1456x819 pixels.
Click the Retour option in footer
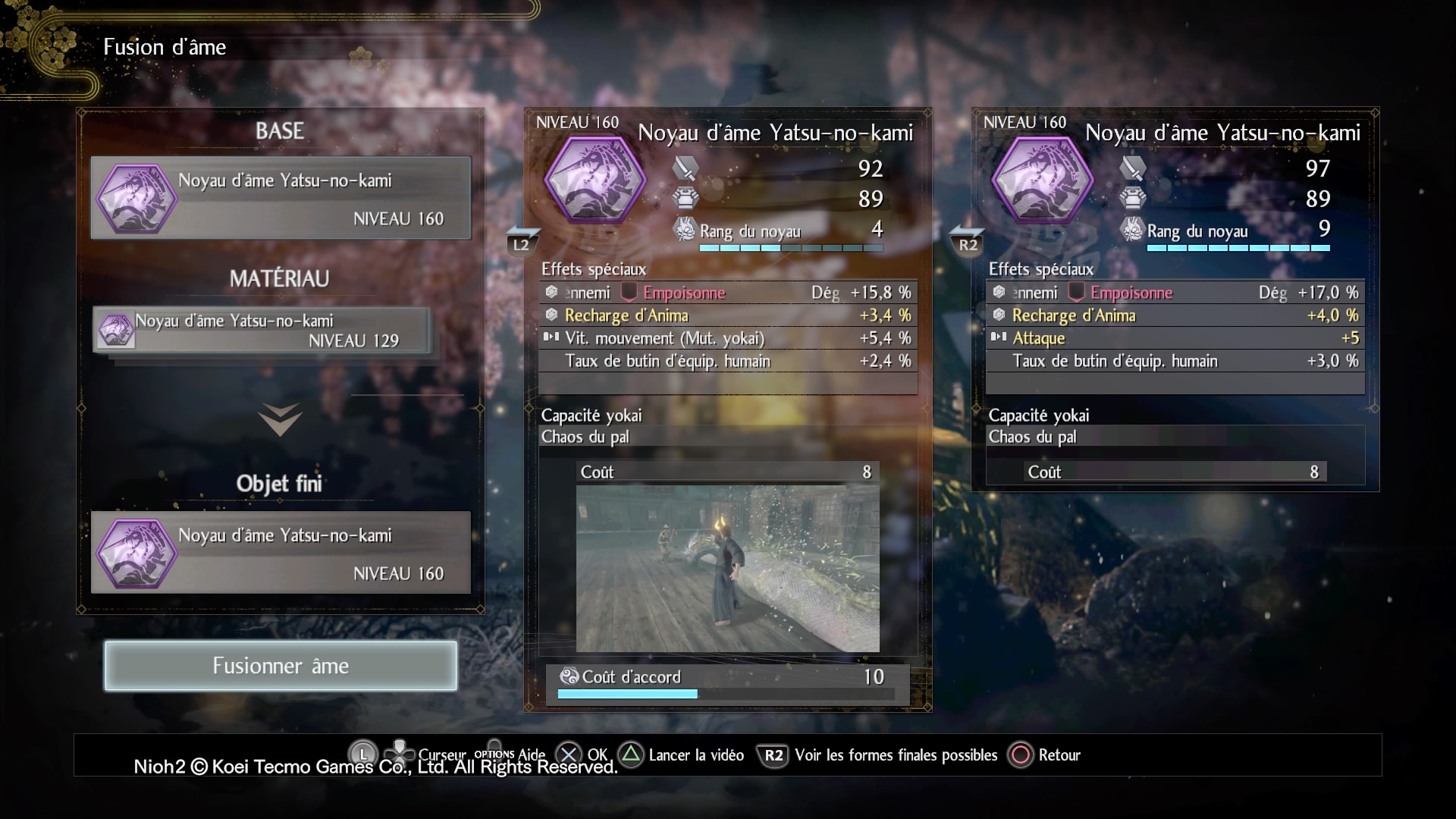pos(1044,755)
